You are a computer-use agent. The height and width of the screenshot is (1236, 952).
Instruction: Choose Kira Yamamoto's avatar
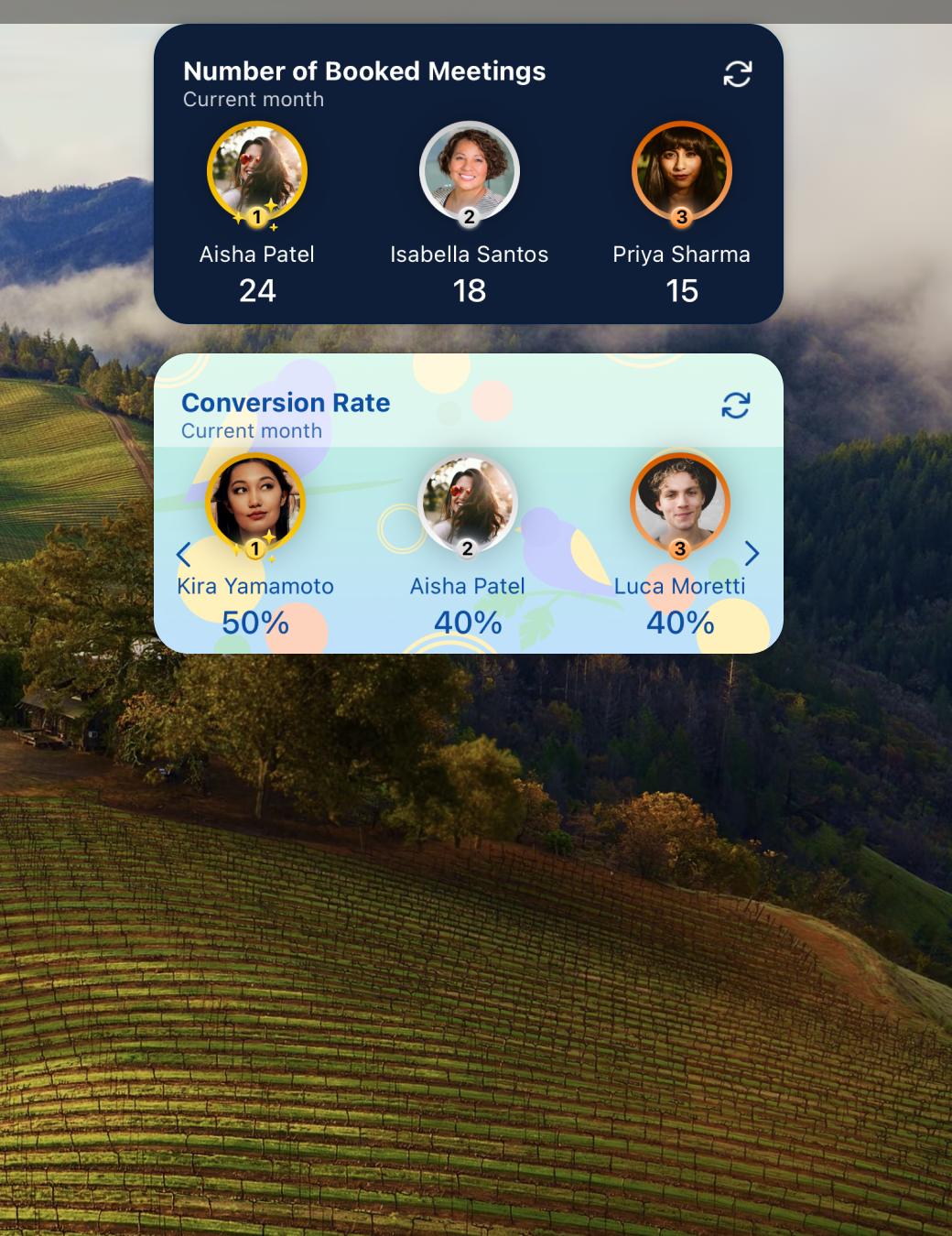(255, 503)
